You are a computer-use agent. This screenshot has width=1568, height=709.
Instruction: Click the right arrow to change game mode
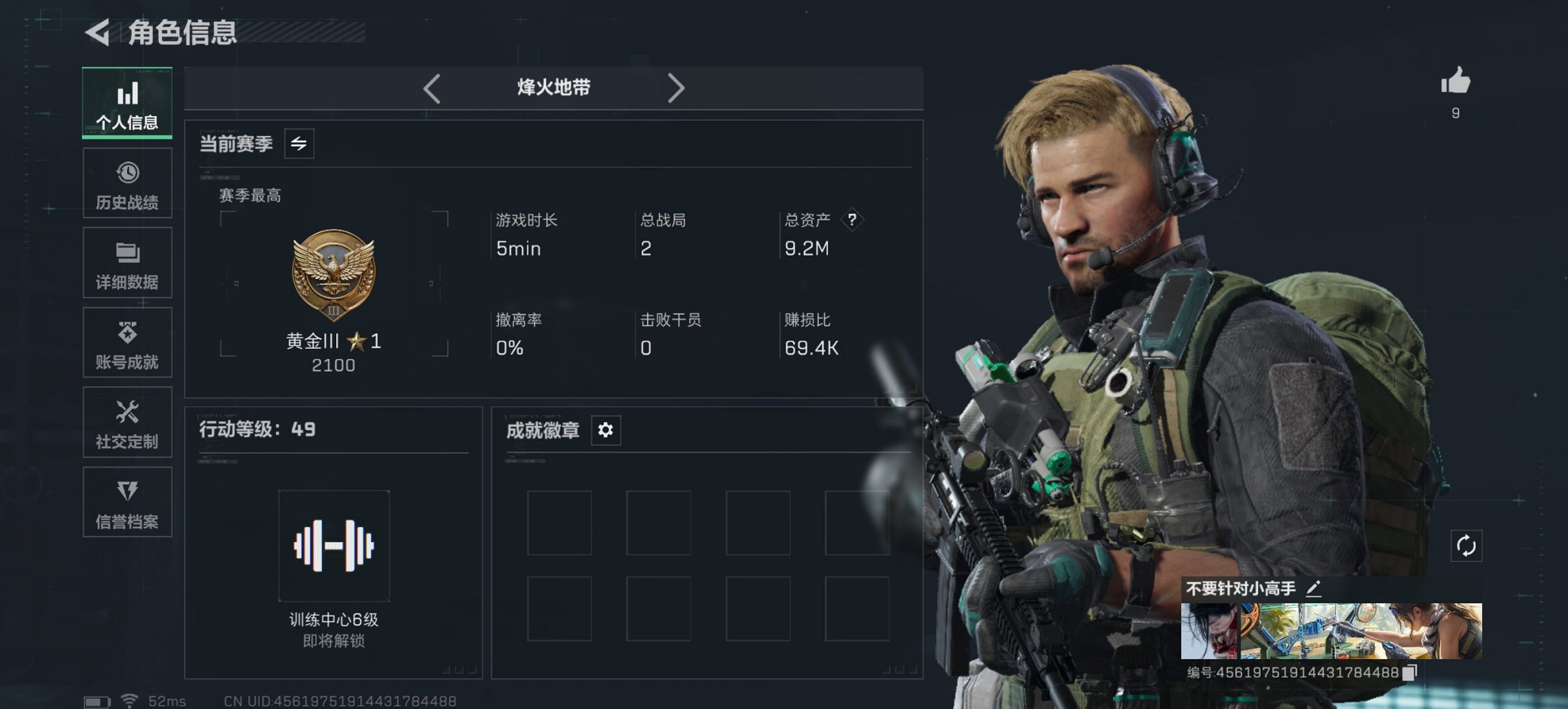pyautogui.click(x=677, y=88)
